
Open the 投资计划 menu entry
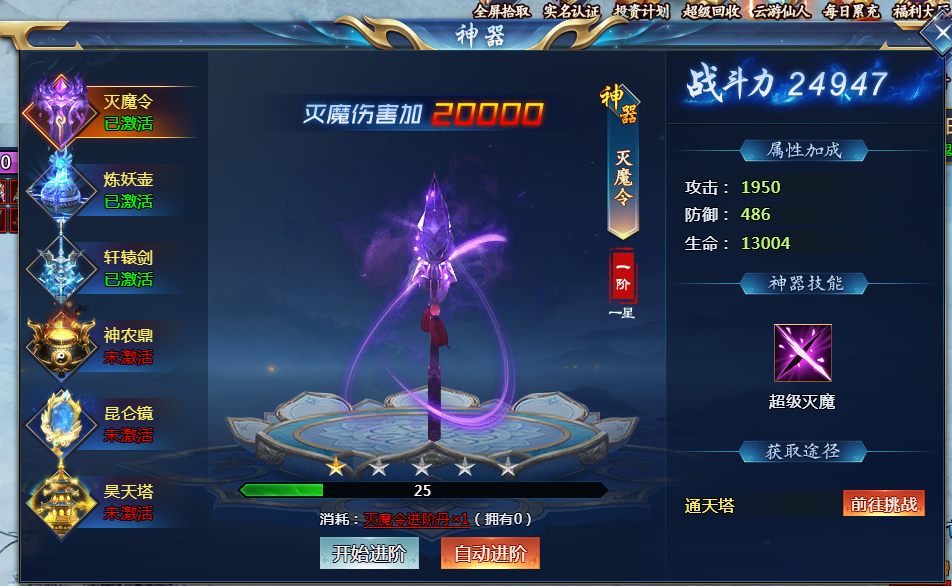coord(641,11)
